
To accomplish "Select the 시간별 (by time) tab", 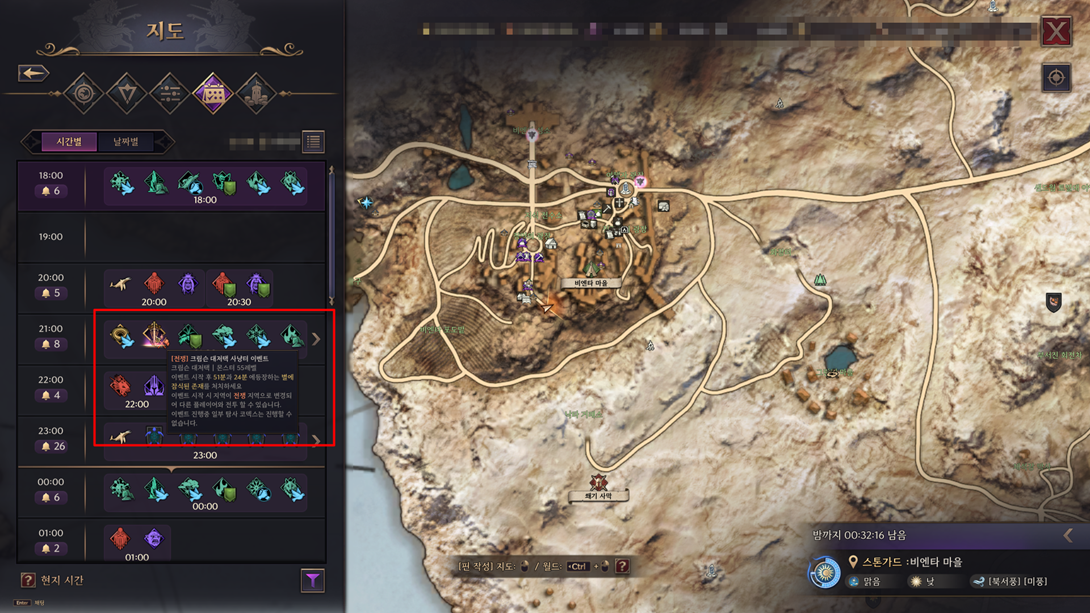I will [x=69, y=142].
